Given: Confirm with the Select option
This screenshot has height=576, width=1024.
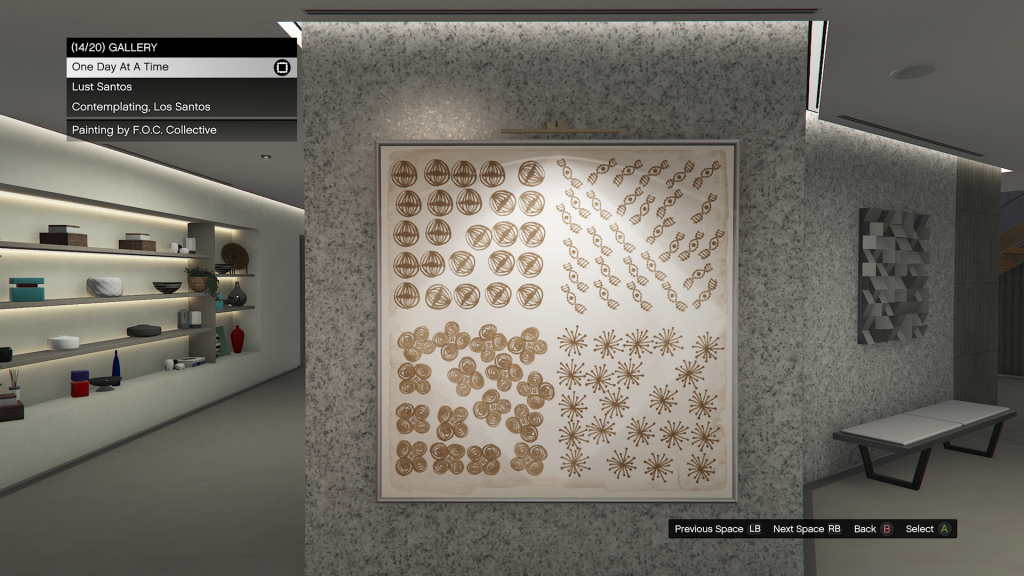Looking at the screenshot, I should pyautogui.click(x=927, y=529).
